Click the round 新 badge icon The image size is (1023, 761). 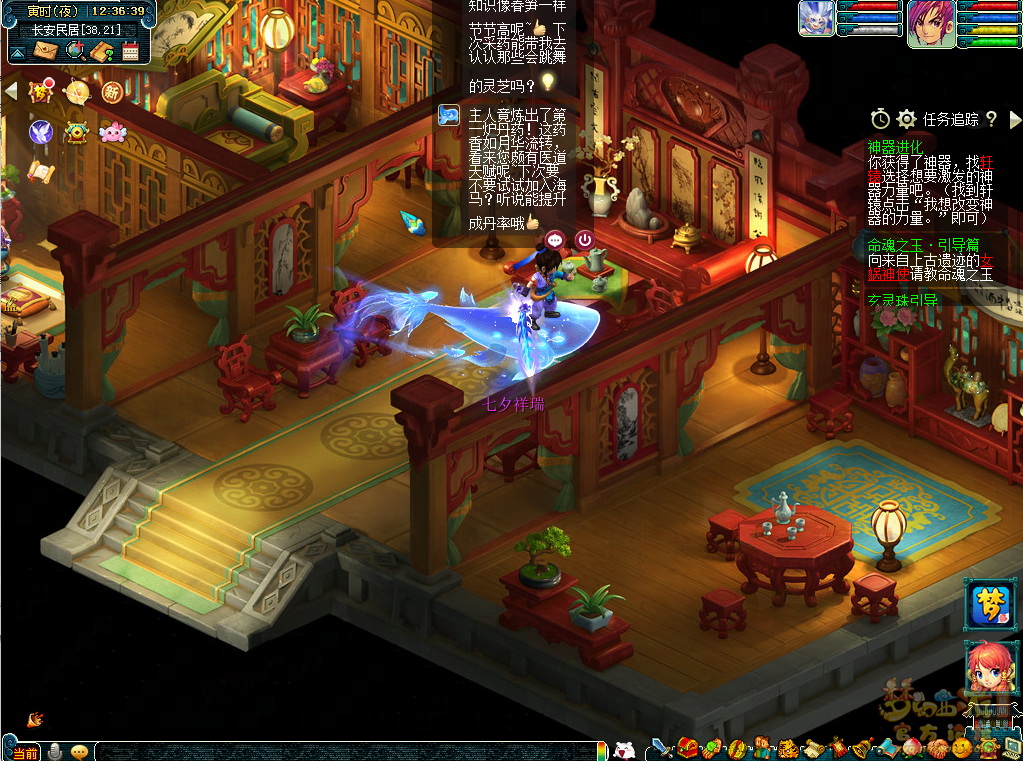pyautogui.click(x=111, y=92)
